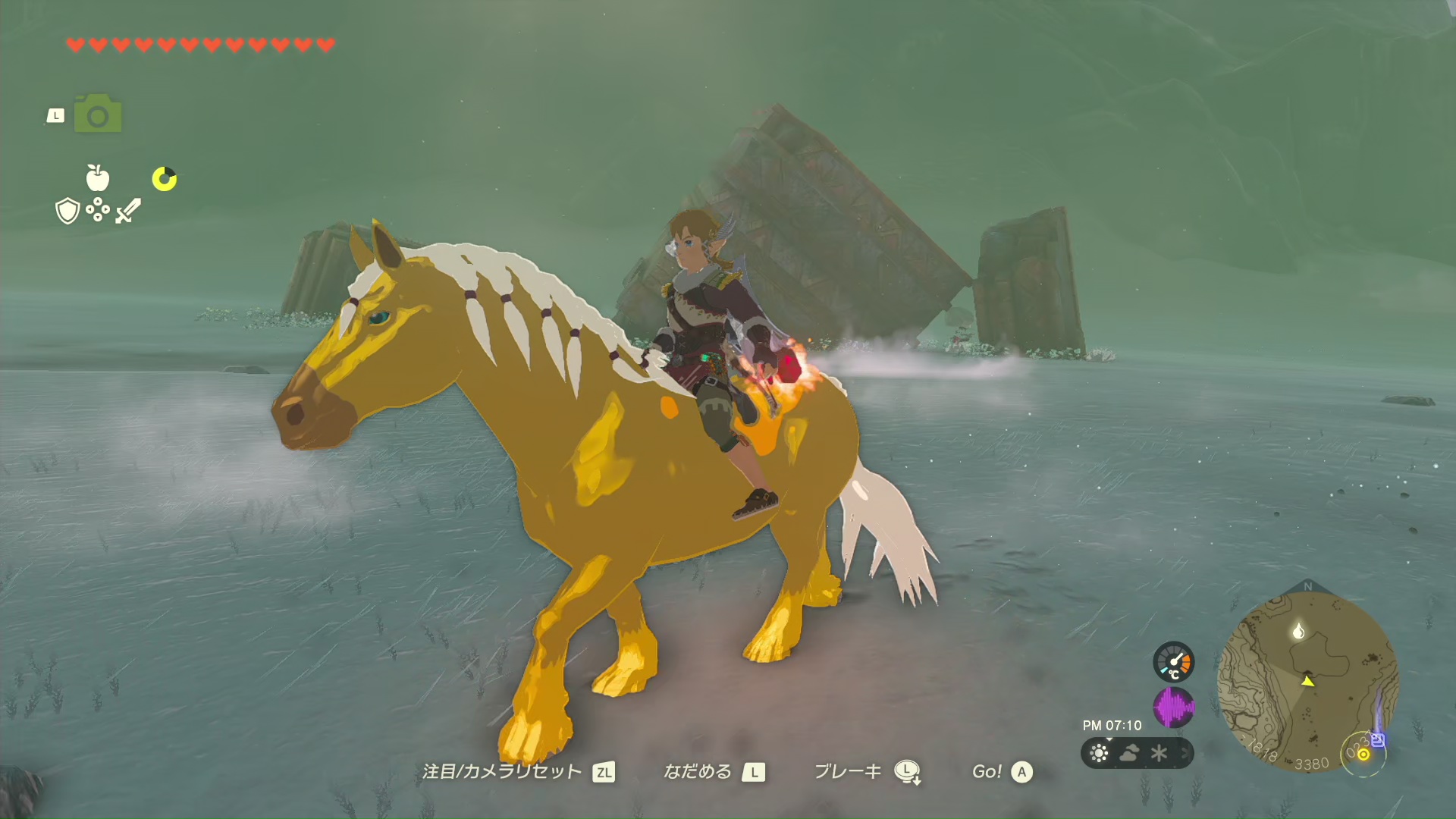Check the temperature gauge icon
The image size is (1456, 819).
click(x=1173, y=662)
